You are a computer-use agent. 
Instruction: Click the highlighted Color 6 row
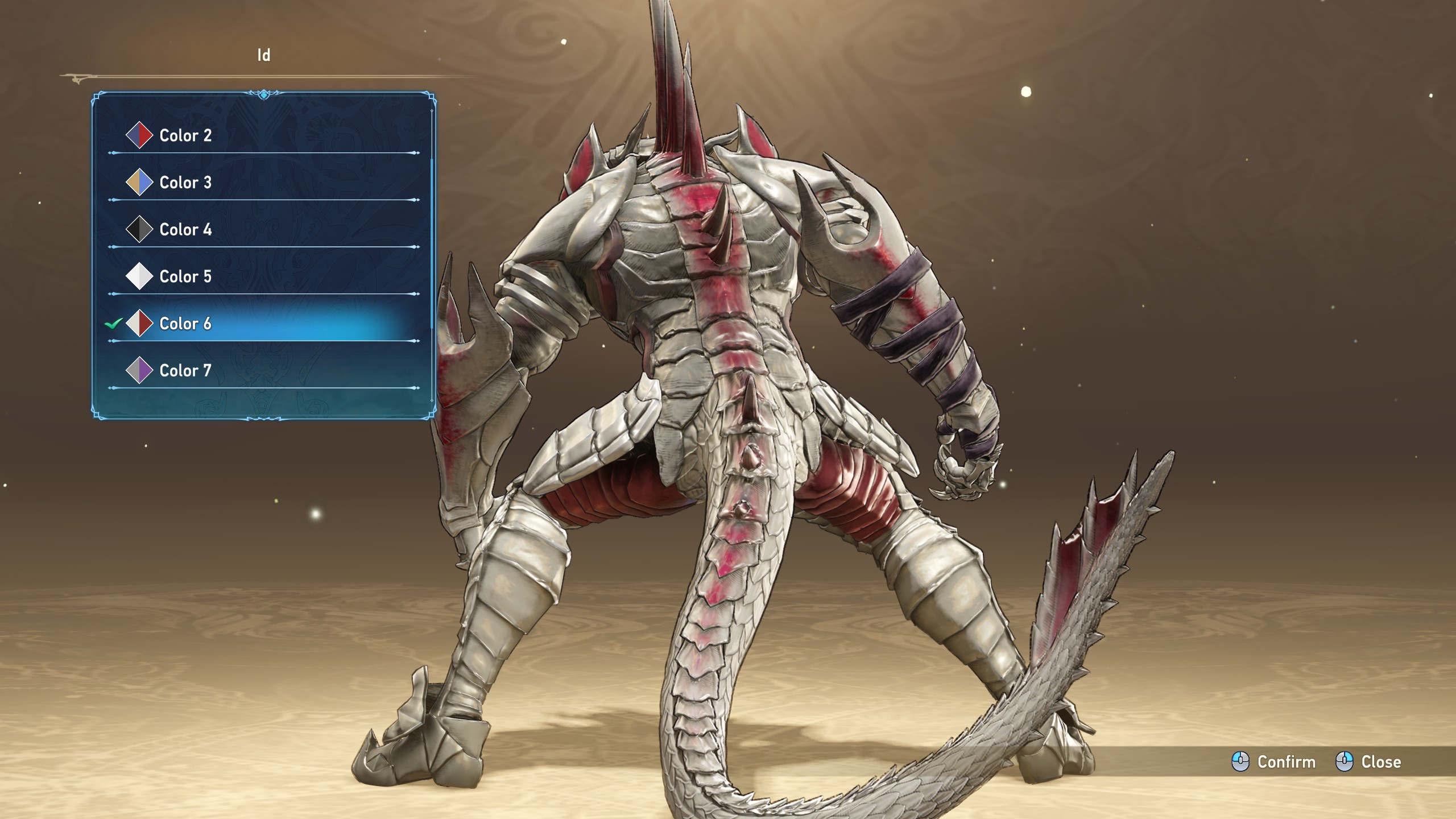pyautogui.click(x=185, y=324)
